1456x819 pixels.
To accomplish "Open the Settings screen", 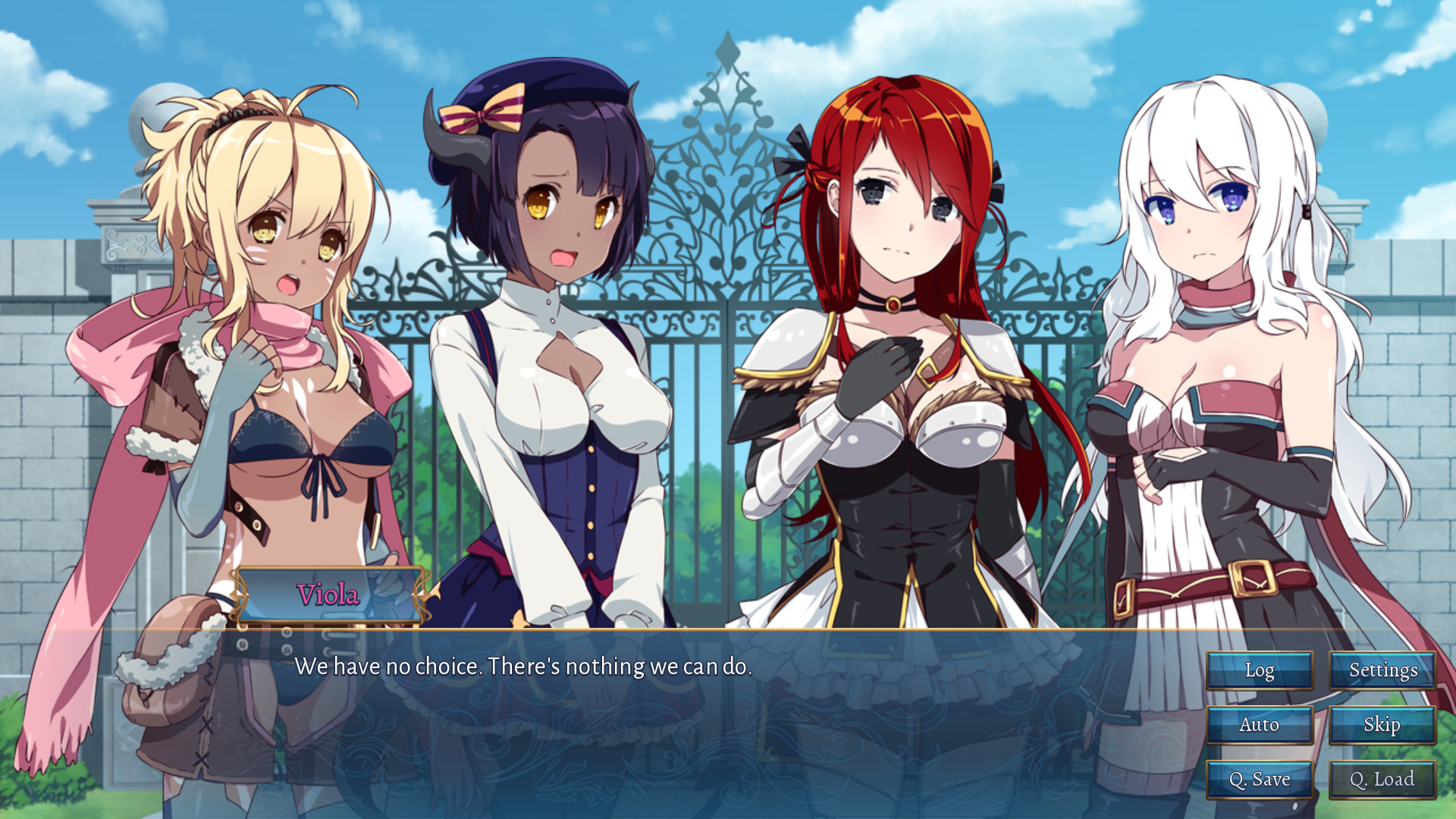I will click(x=1383, y=670).
